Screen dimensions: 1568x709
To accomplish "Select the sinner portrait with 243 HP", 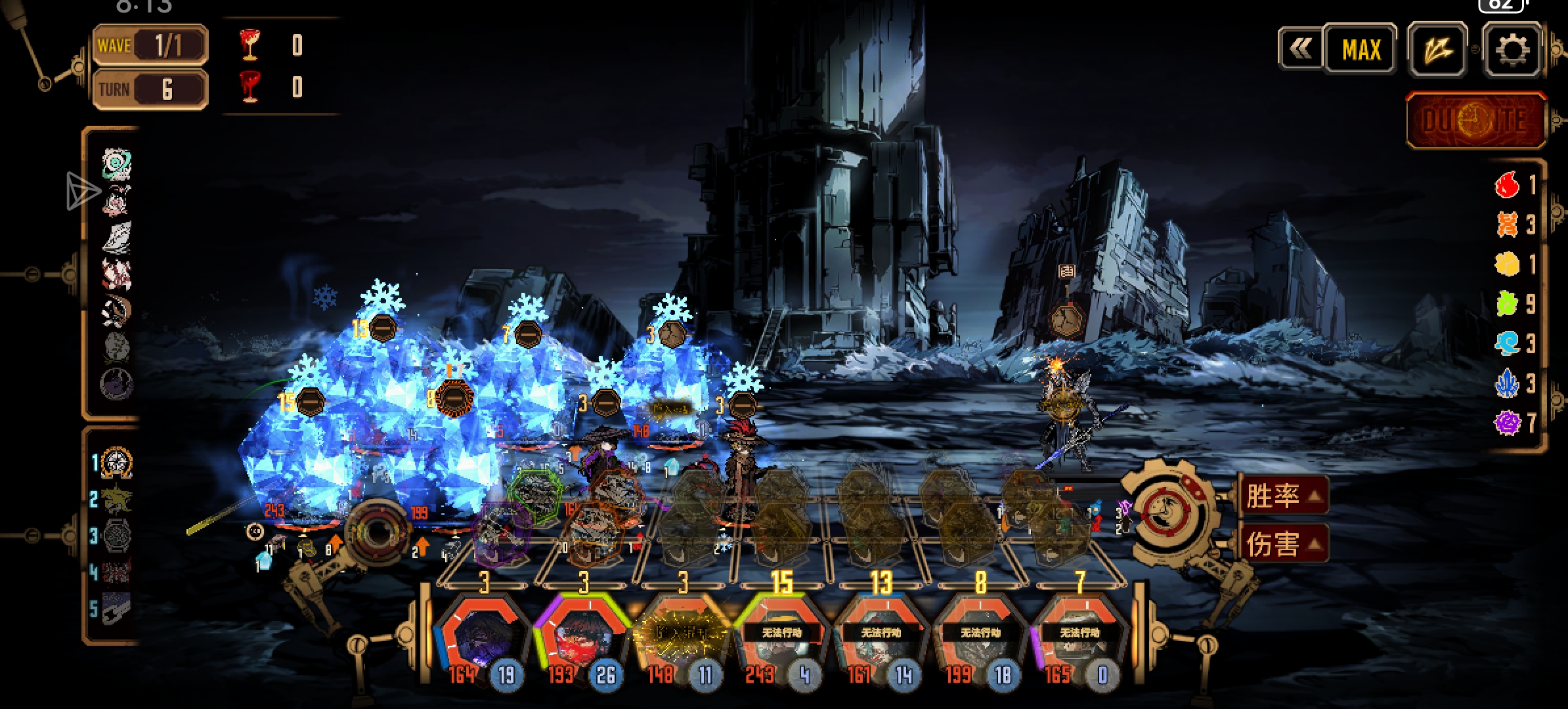I will (781, 637).
